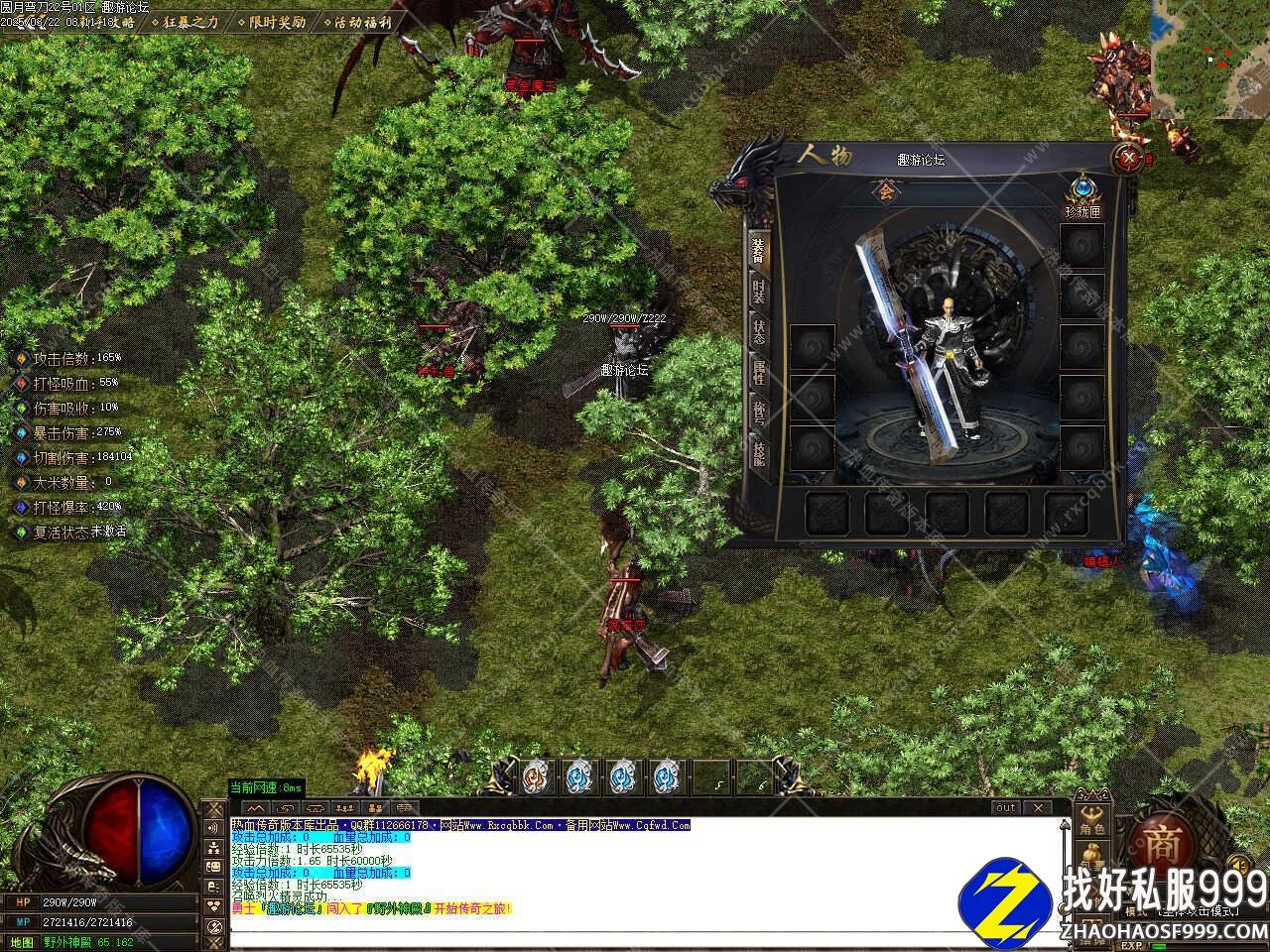Use the orange swirl skill in hotbar
The height and width of the screenshot is (952, 1270).
point(535,776)
